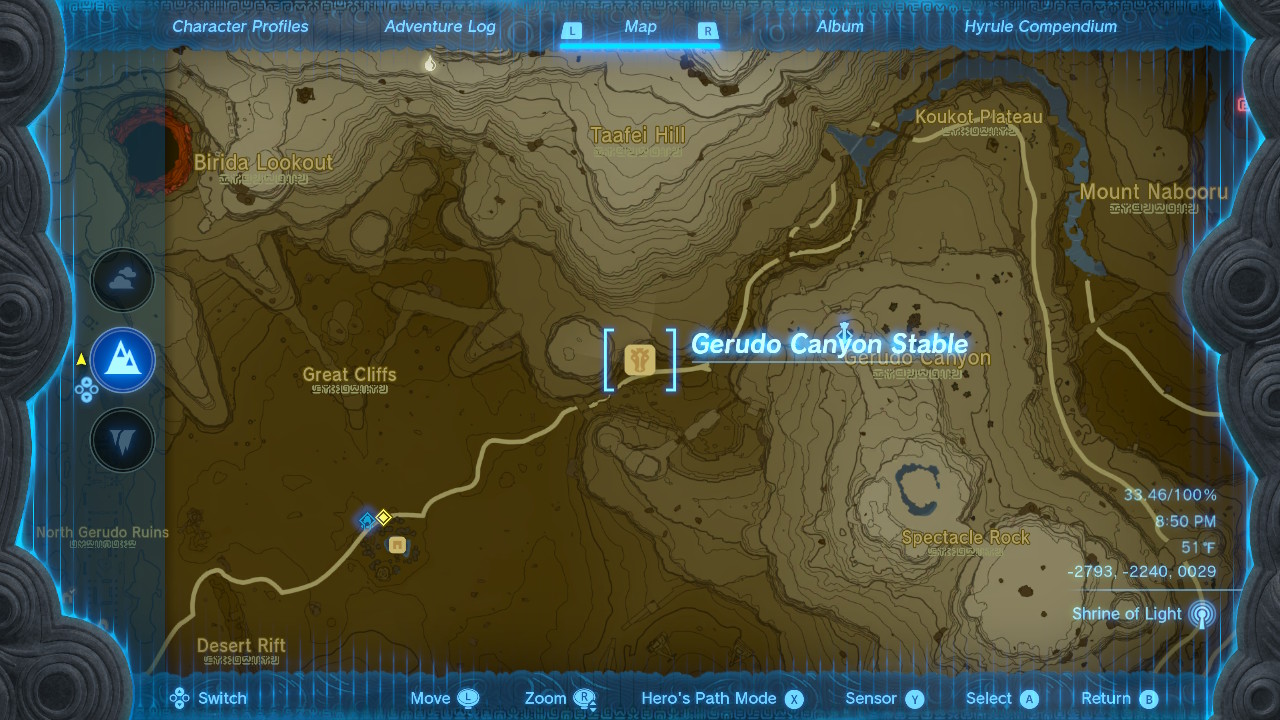Viewport: 1280px width, 720px height.
Task: Click the yellow destination pin on the road
Action: coord(384,518)
